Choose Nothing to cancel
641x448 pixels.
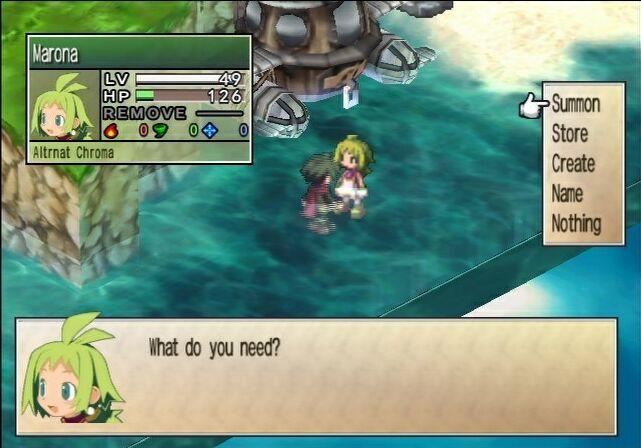576,223
